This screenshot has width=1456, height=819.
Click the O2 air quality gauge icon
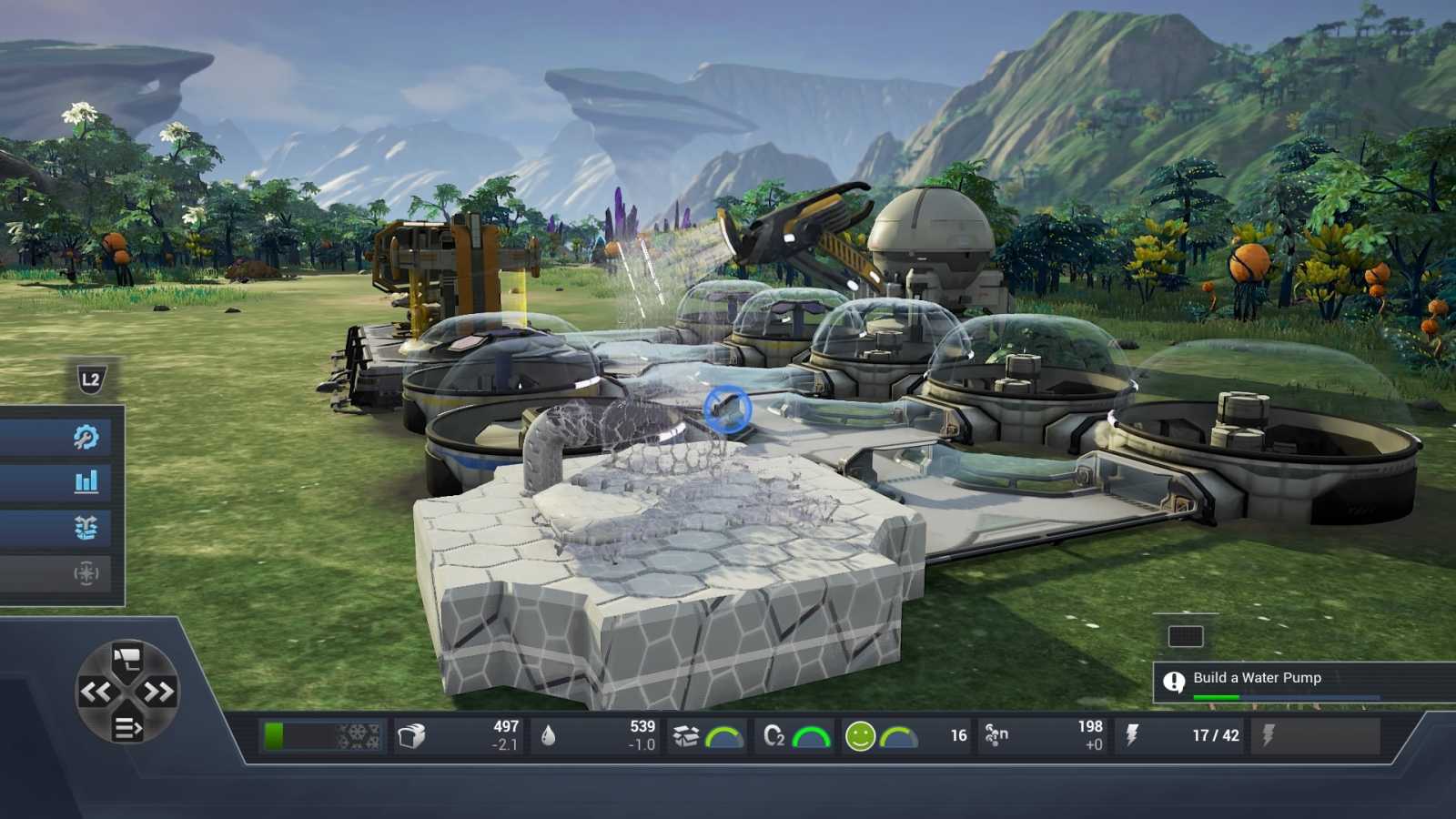coord(773,734)
